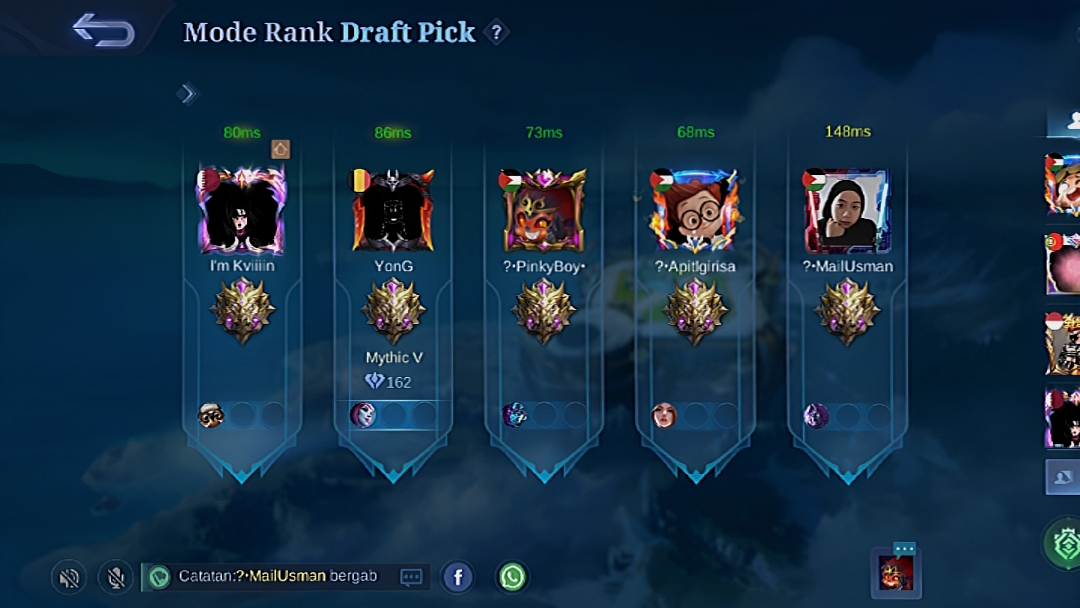Toggle the muted speaker button

click(69, 577)
